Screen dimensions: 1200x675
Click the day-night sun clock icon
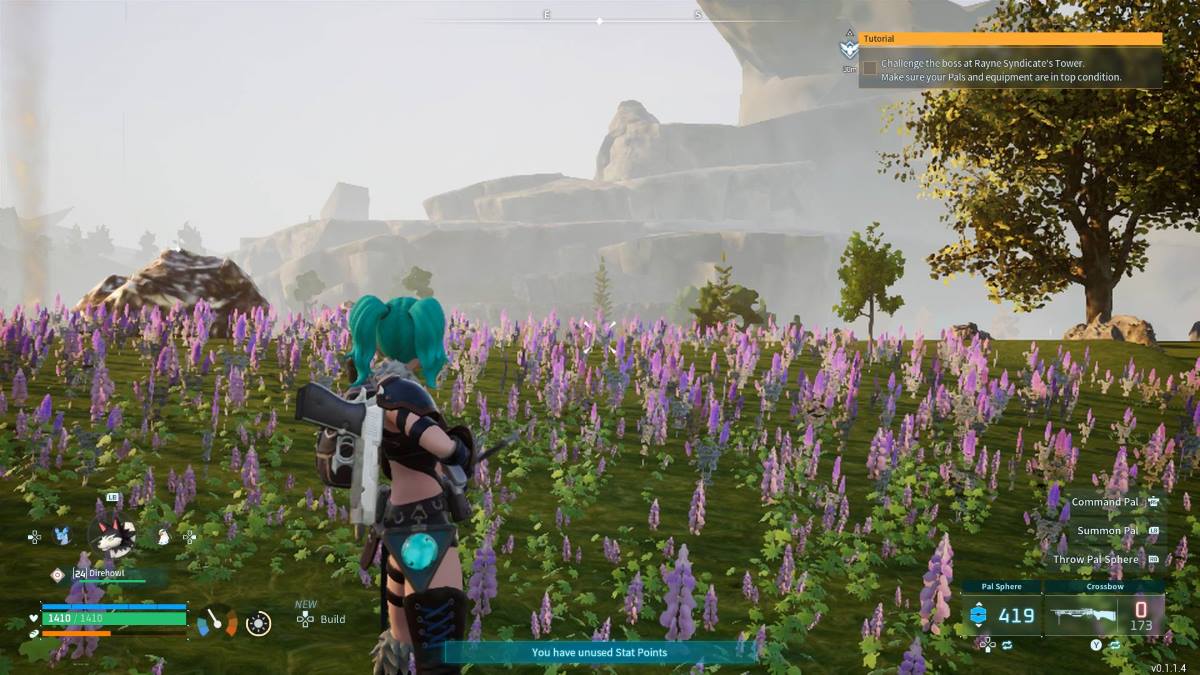point(258,623)
